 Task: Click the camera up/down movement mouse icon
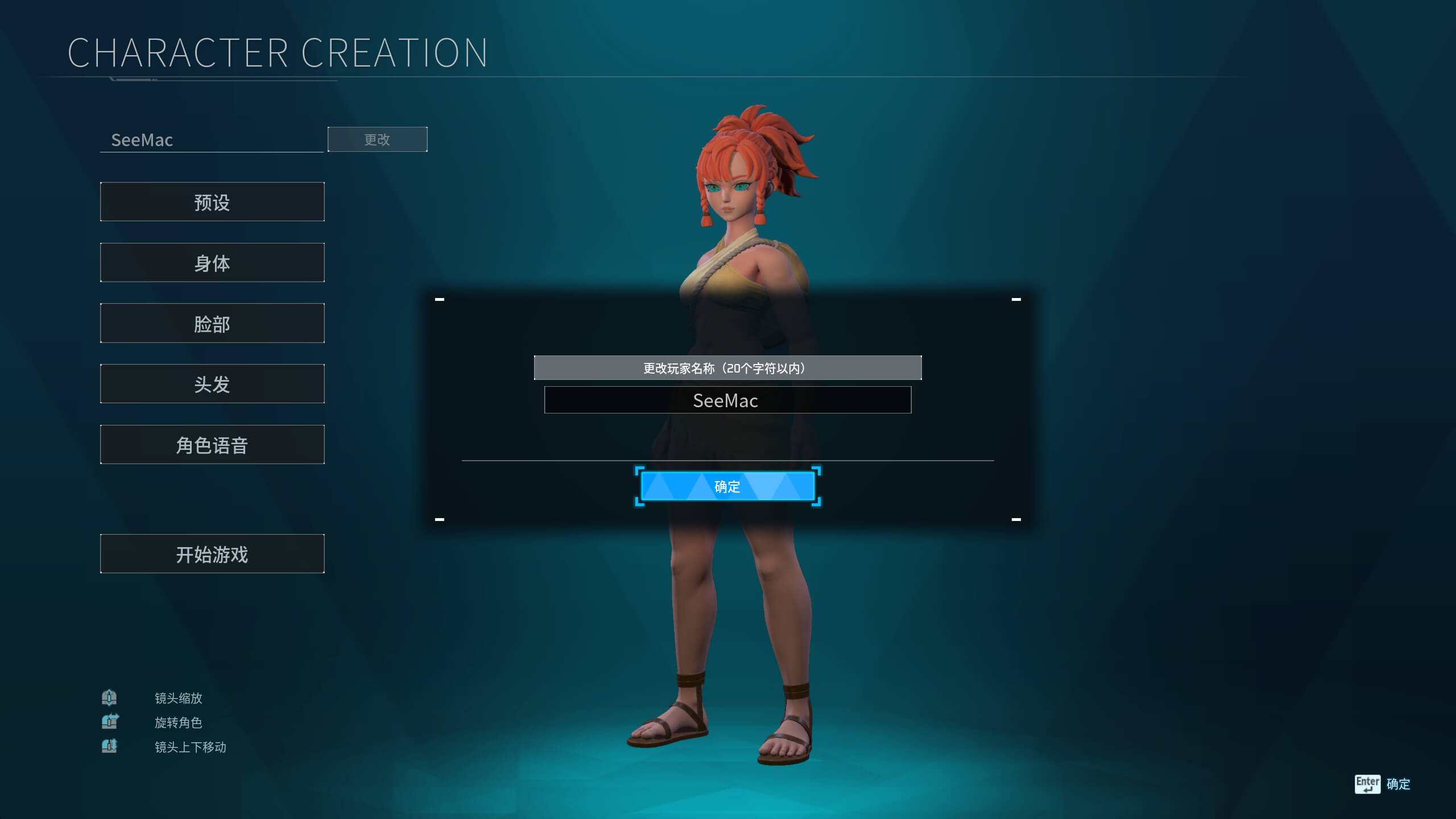click(110, 746)
